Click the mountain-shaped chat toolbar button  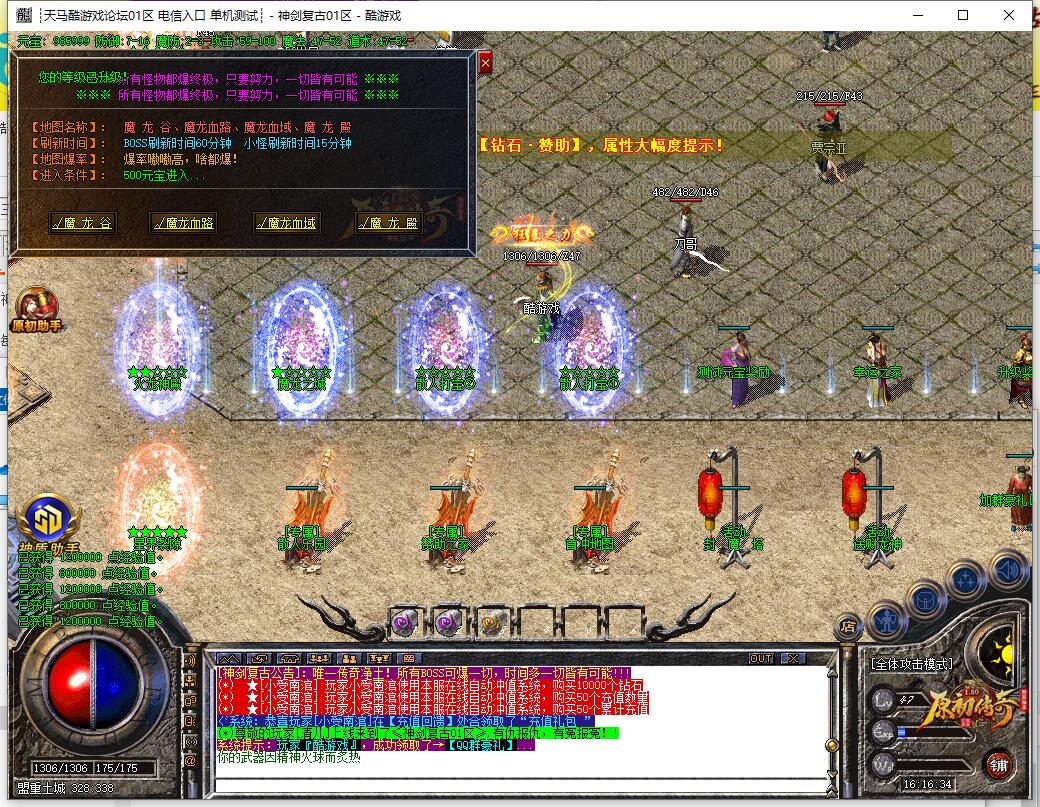pyautogui.click(x=229, y=658)
